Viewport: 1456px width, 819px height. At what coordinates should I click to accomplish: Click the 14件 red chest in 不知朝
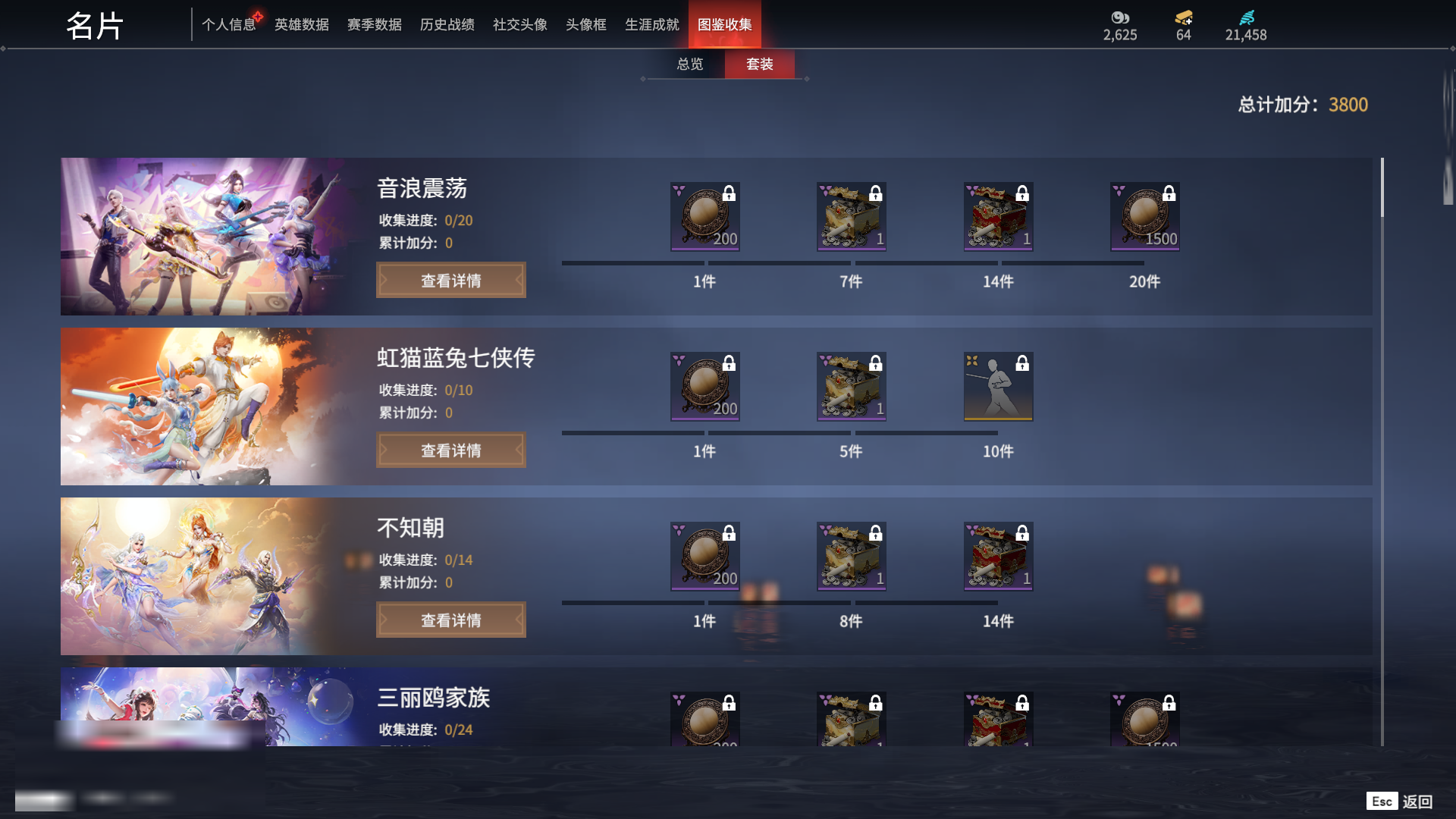998,557
